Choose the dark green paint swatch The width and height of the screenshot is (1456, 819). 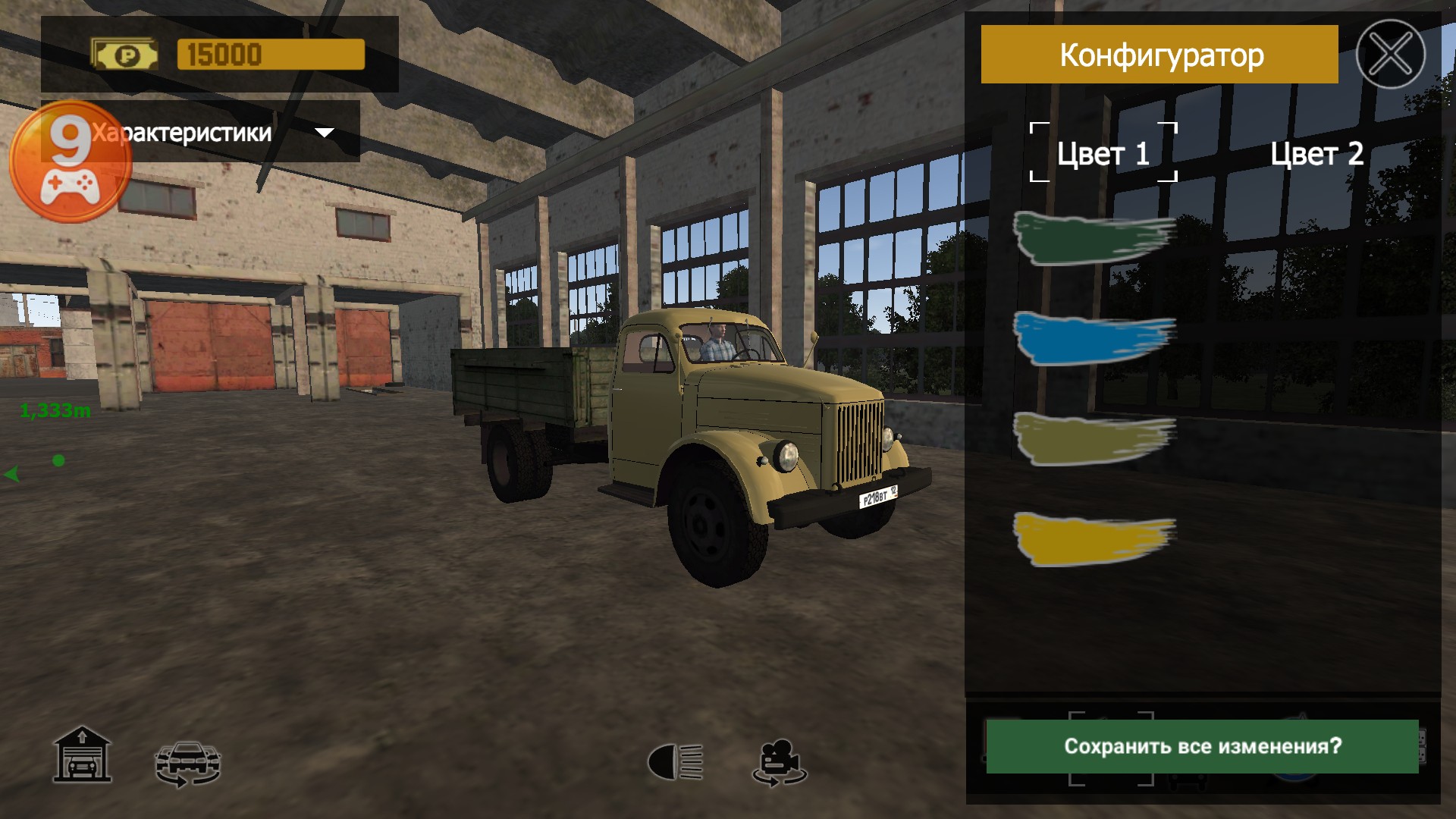1092,237
